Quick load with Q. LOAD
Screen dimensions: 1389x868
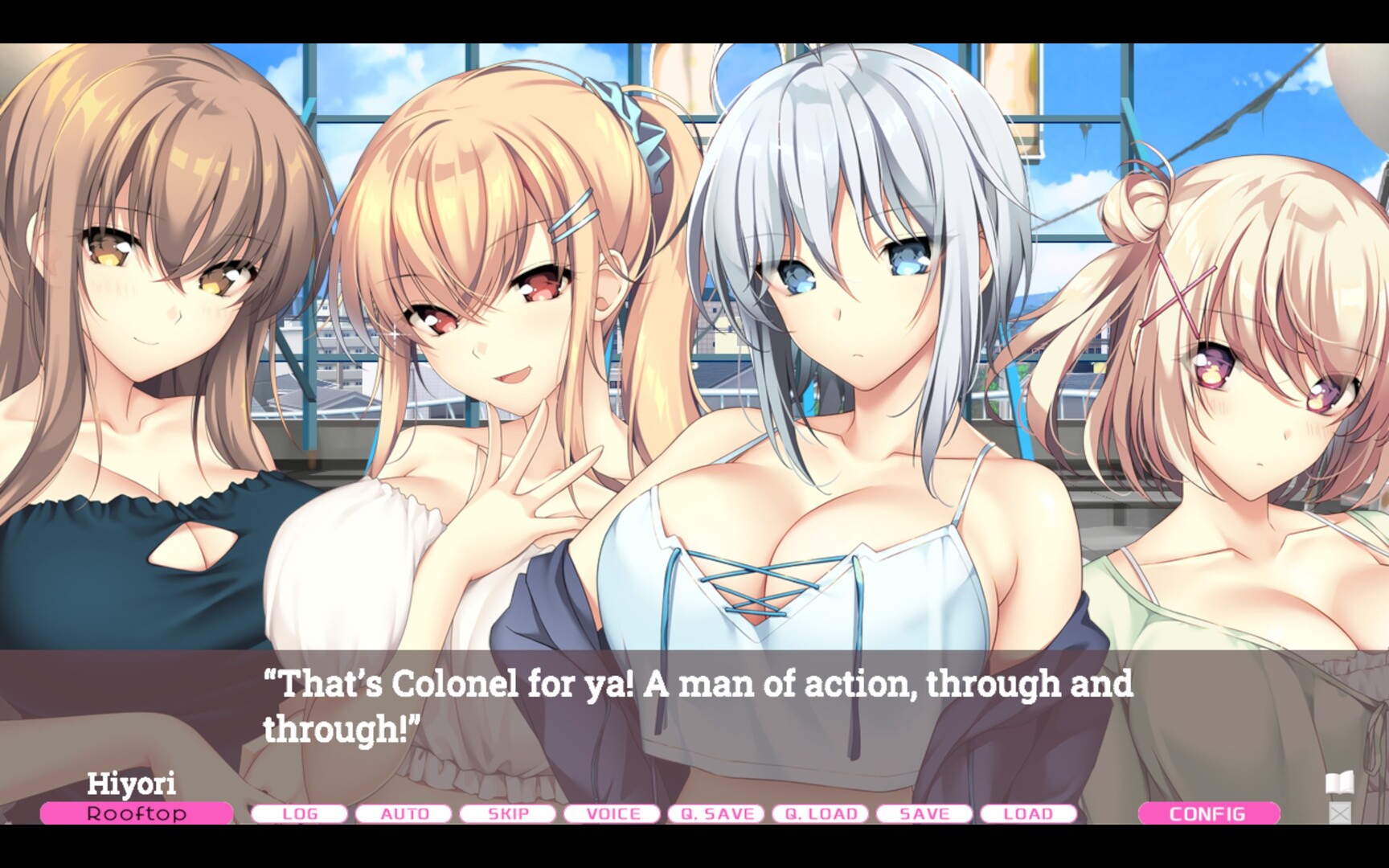point(821,814)
